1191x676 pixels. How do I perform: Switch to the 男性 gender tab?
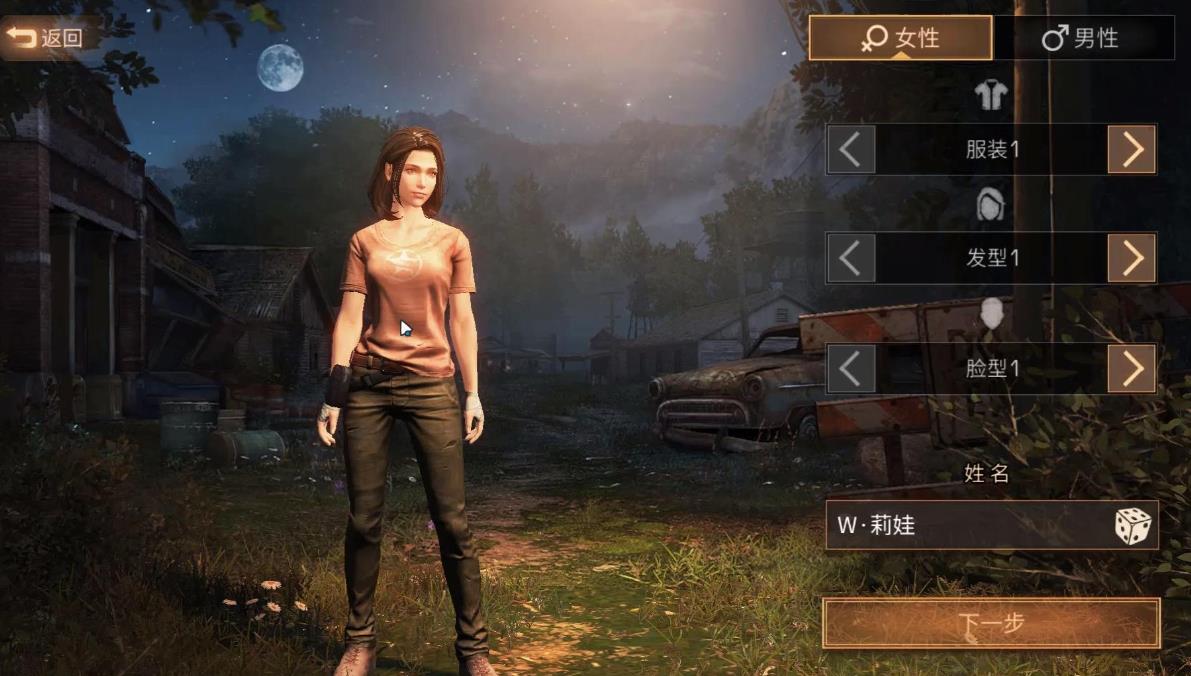point(1082,39)
